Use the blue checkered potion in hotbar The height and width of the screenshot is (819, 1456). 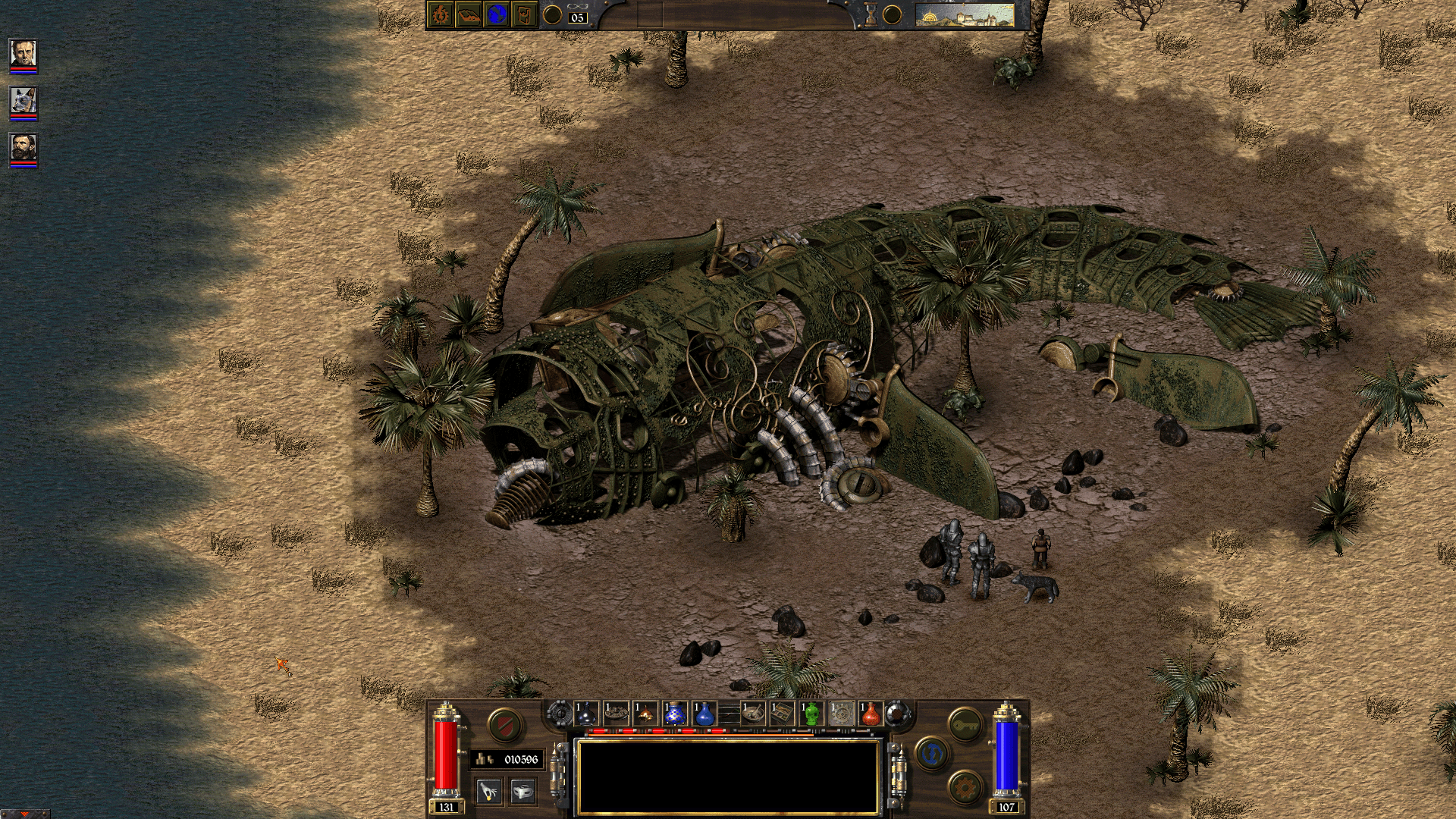(675, 714)
